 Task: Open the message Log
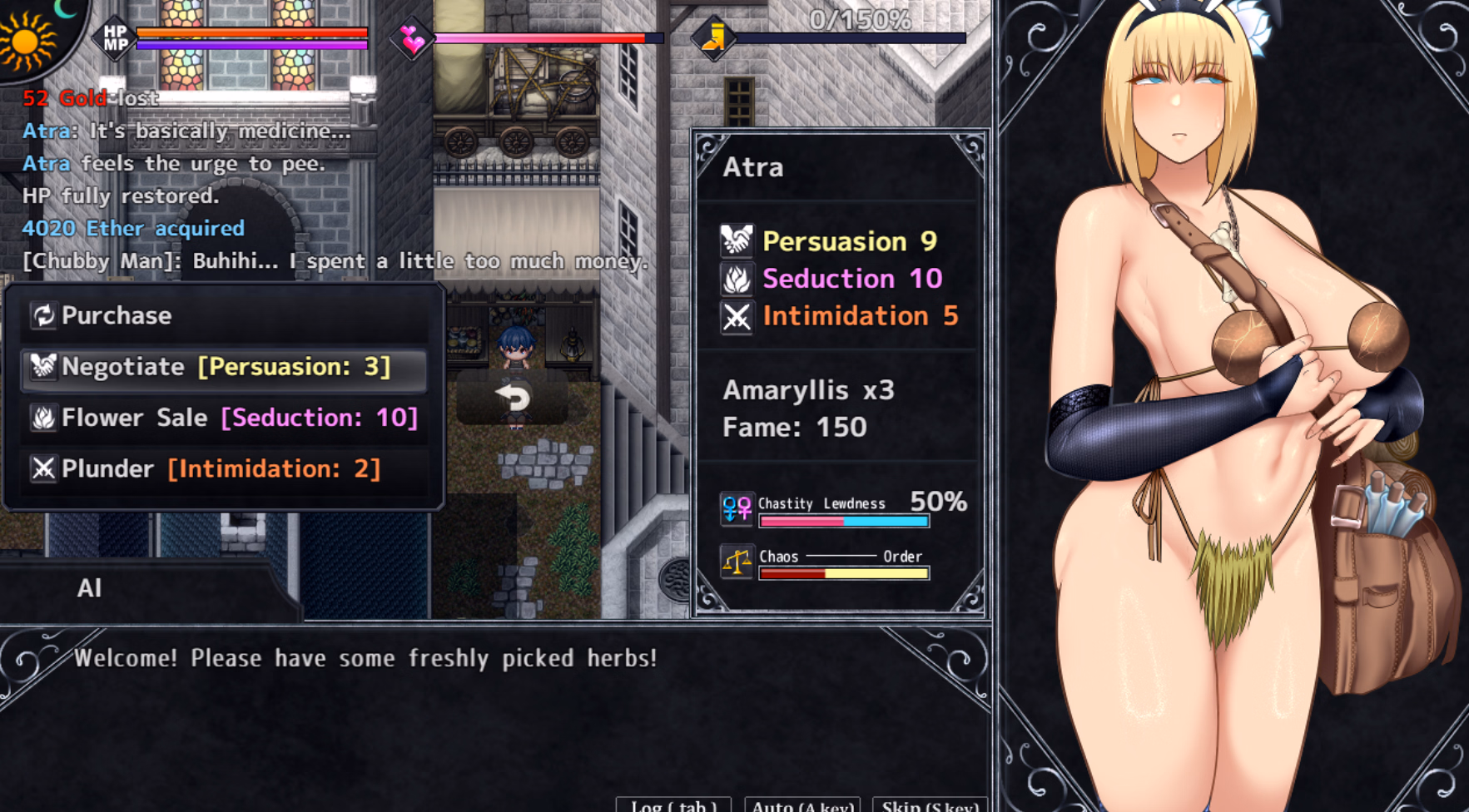tap(673, 805)
